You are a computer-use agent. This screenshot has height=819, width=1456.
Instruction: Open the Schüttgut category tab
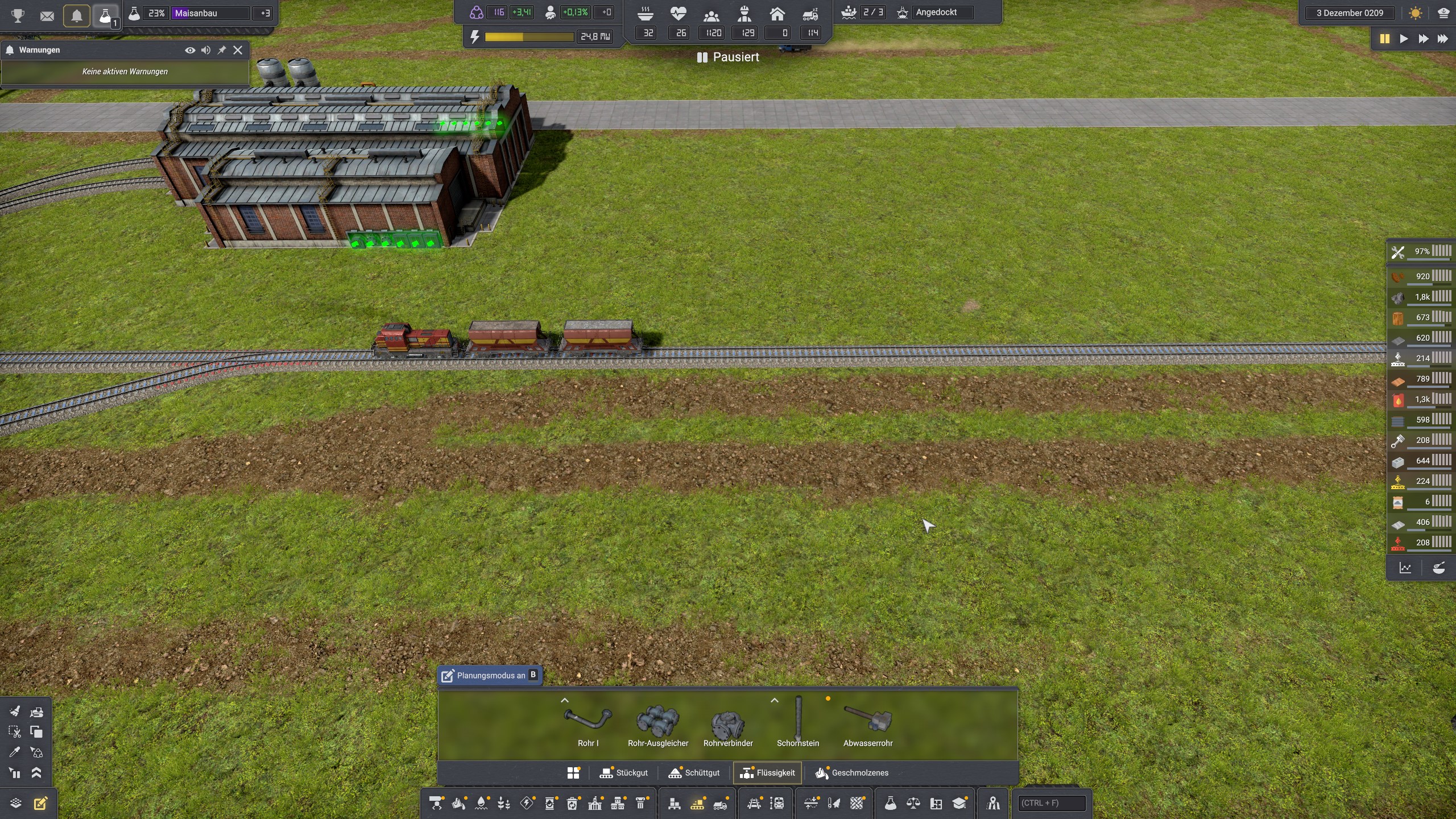(x=694, y=773)
